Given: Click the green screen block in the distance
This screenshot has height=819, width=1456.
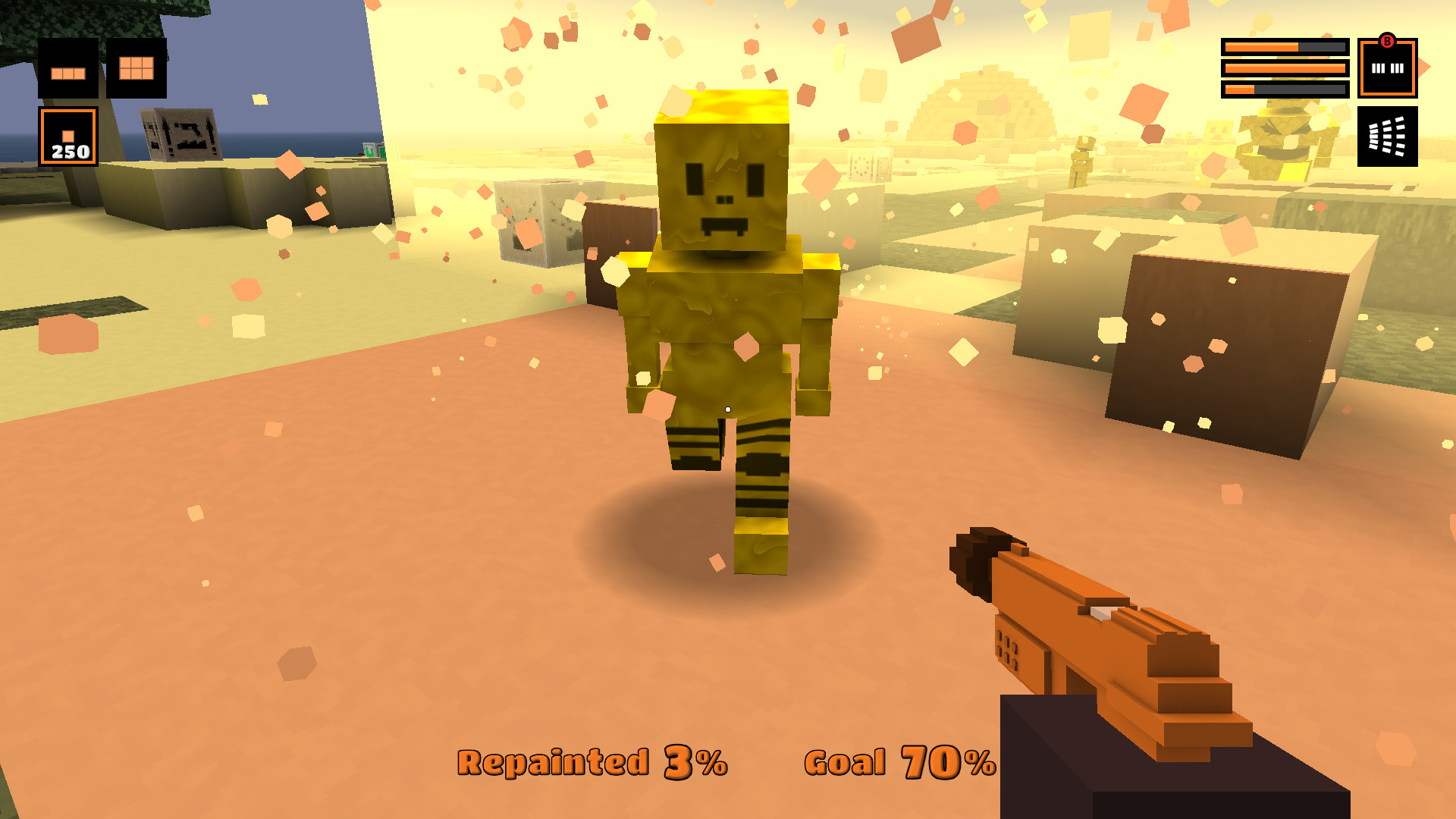Looking at the screenshot, I should coord(369,151).
